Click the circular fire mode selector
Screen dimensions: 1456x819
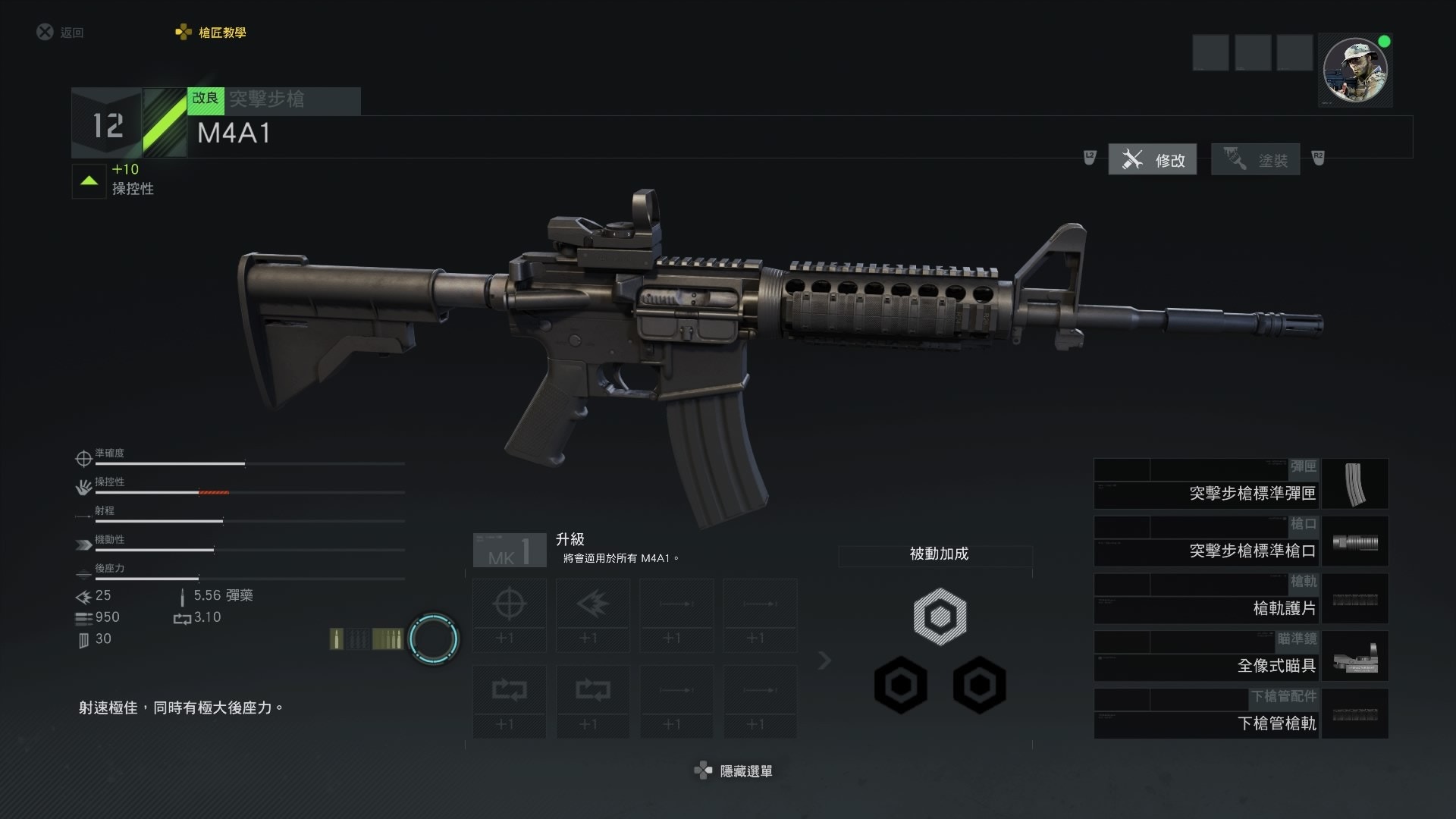[x=434, y=639]
